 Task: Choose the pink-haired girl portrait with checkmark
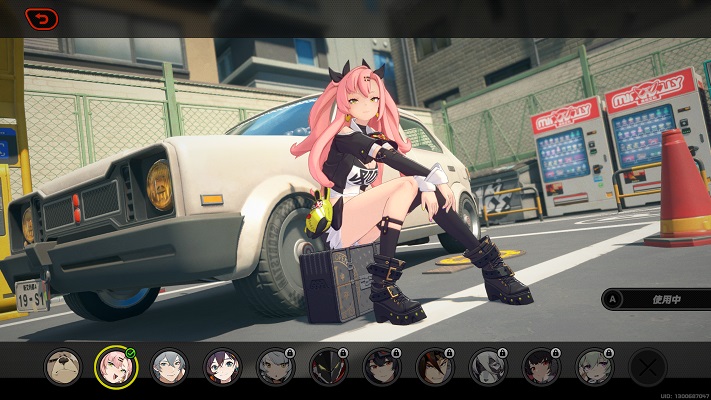tap(115, 367)
